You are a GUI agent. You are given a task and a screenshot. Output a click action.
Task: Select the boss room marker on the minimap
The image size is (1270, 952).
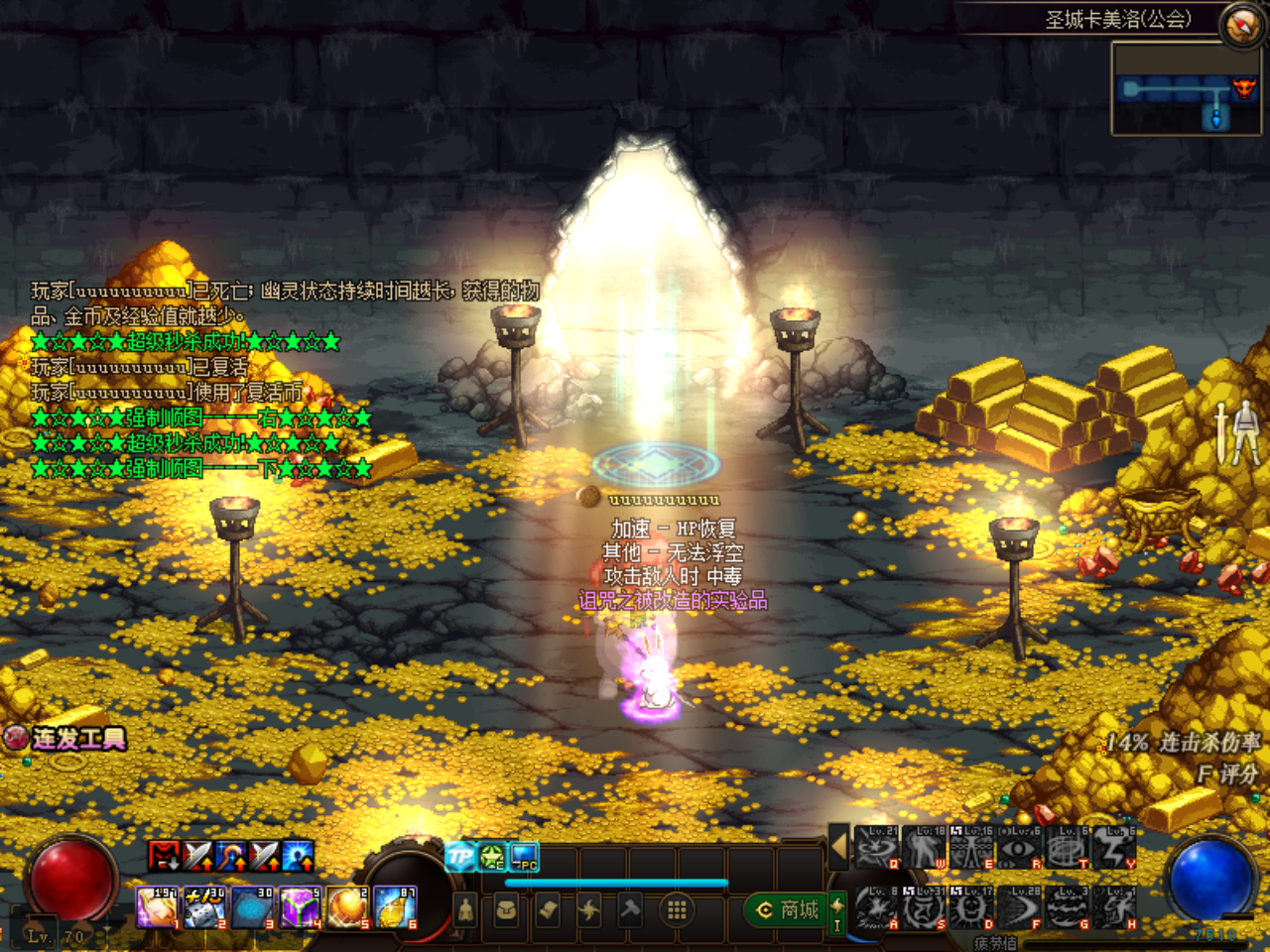coord(1244,88)
